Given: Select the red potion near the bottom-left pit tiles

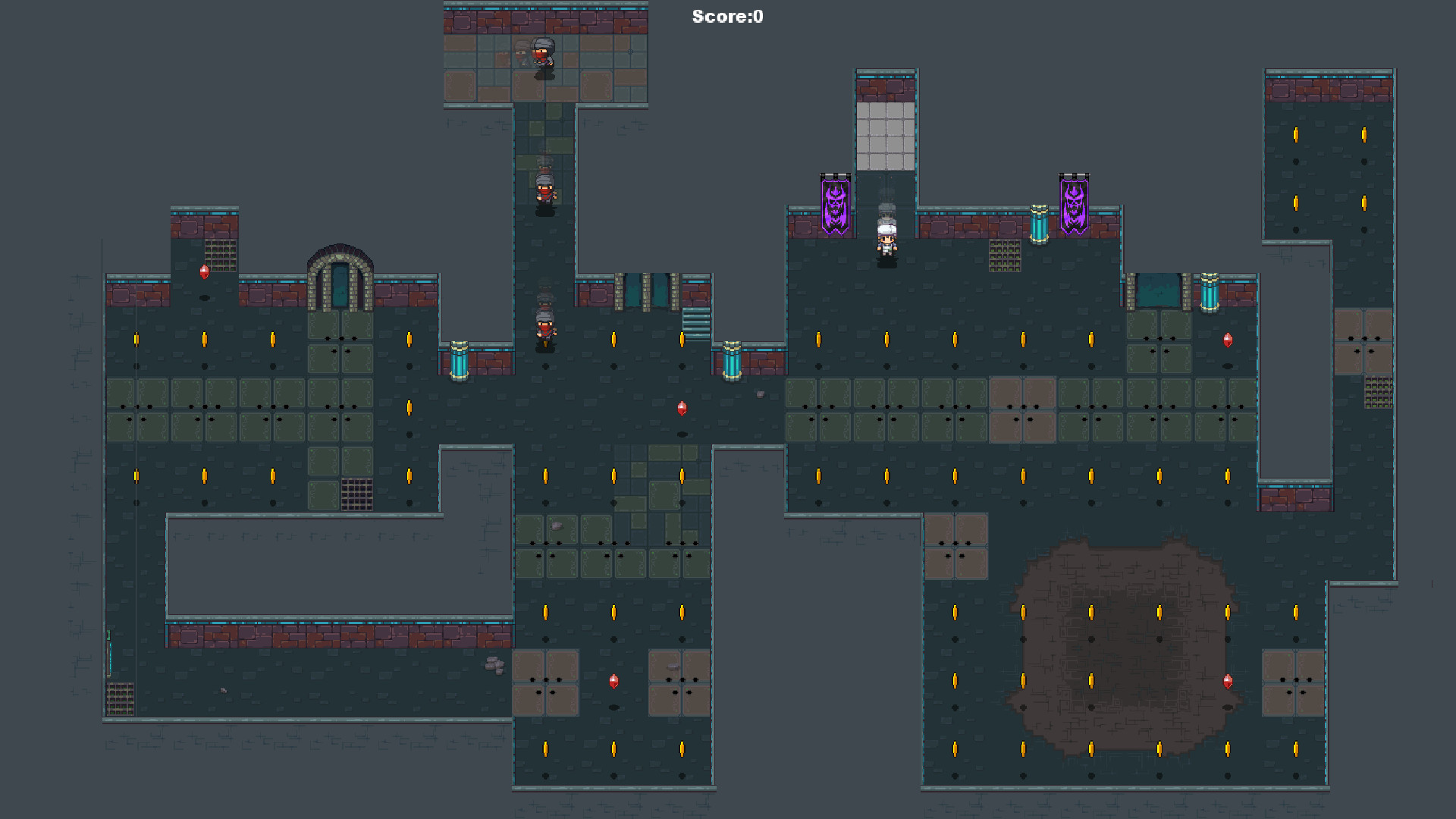Looking at the screenshot, I should click(x=612, y=682).
